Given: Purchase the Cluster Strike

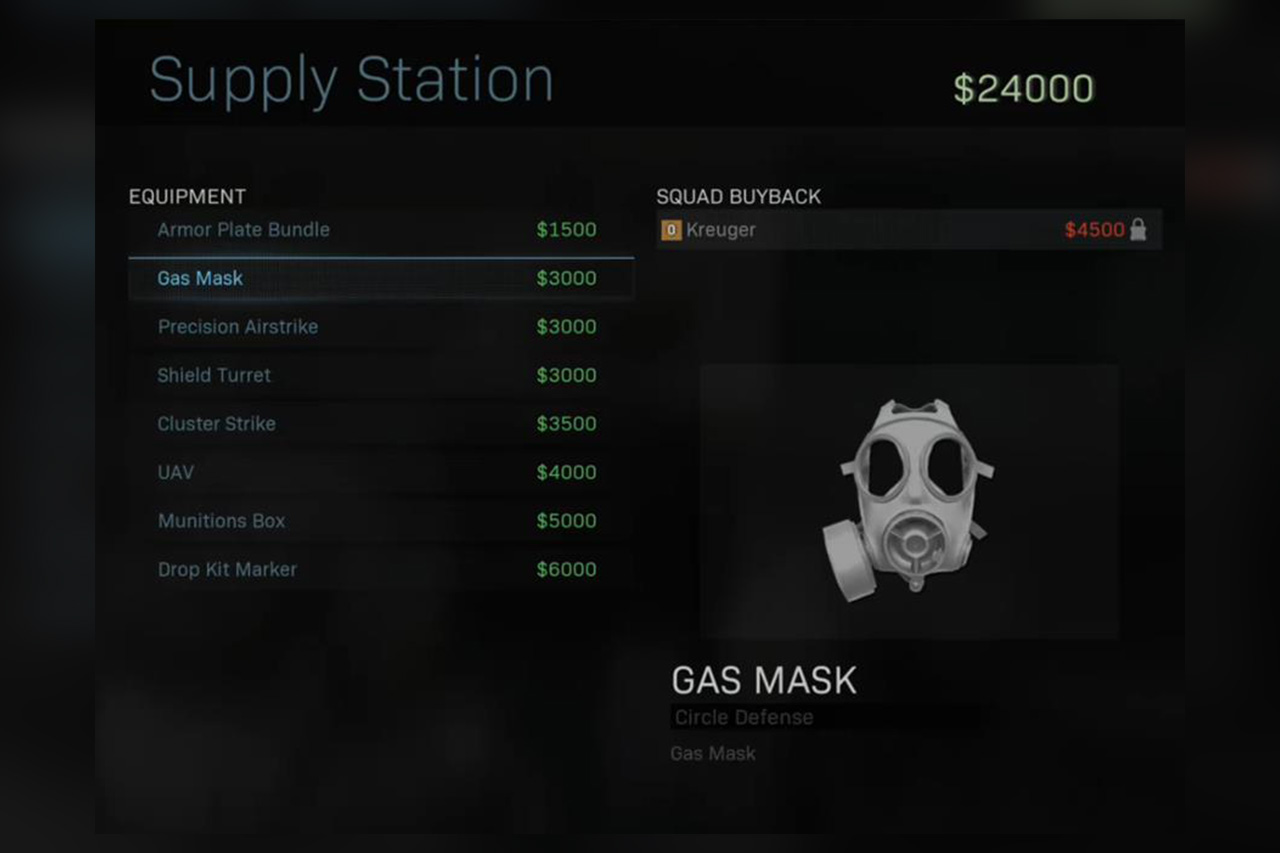Looking at the screenshot, I should 216,423.
